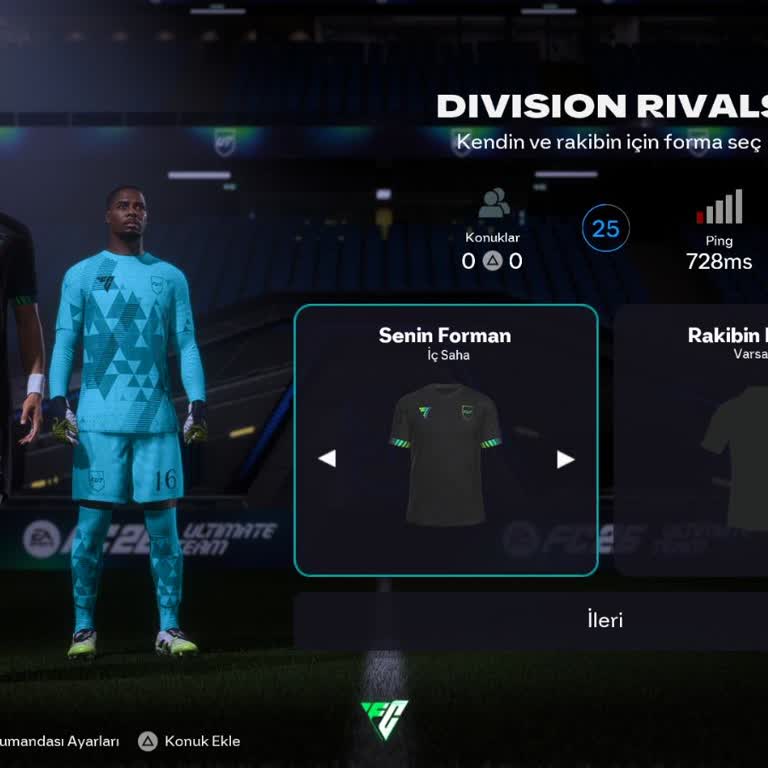768x768 pixels.
Task: Open the Konuklar guests icon
Action: [x=493, y=204]
